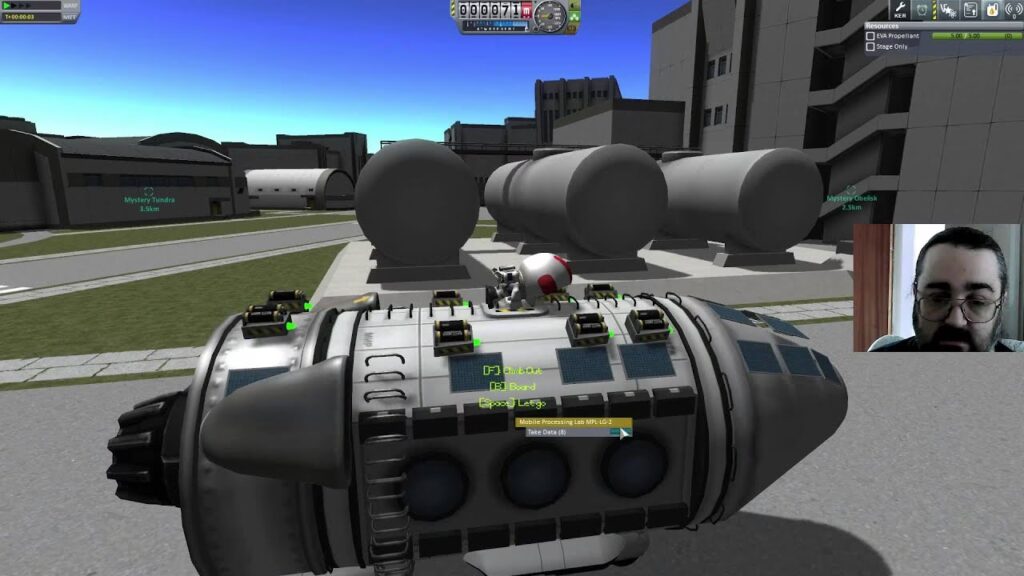Open the KER wrench toolbar button
The width and height of the screenshot is (1024, 576).
(899, 10)
